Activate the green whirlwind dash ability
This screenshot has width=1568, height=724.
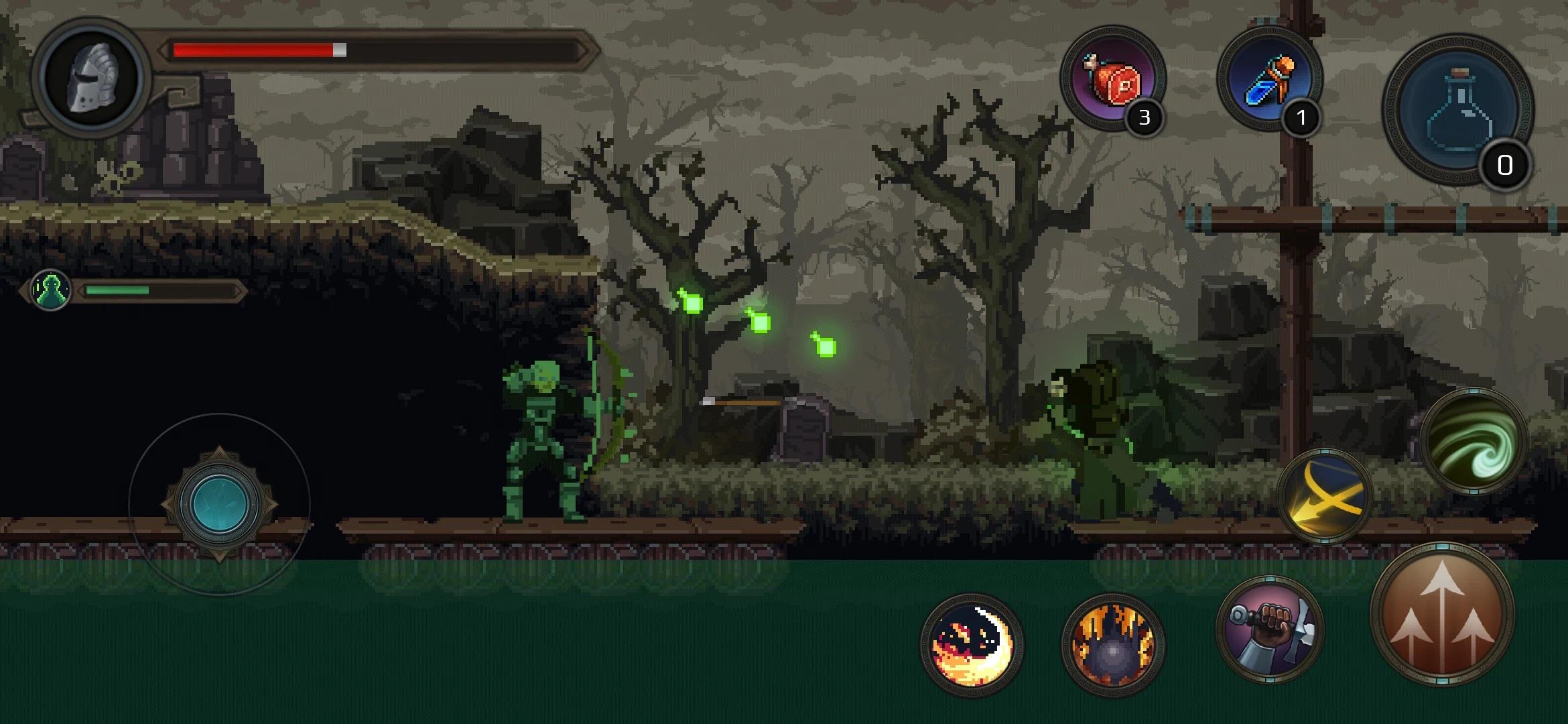pos(1473,442)
